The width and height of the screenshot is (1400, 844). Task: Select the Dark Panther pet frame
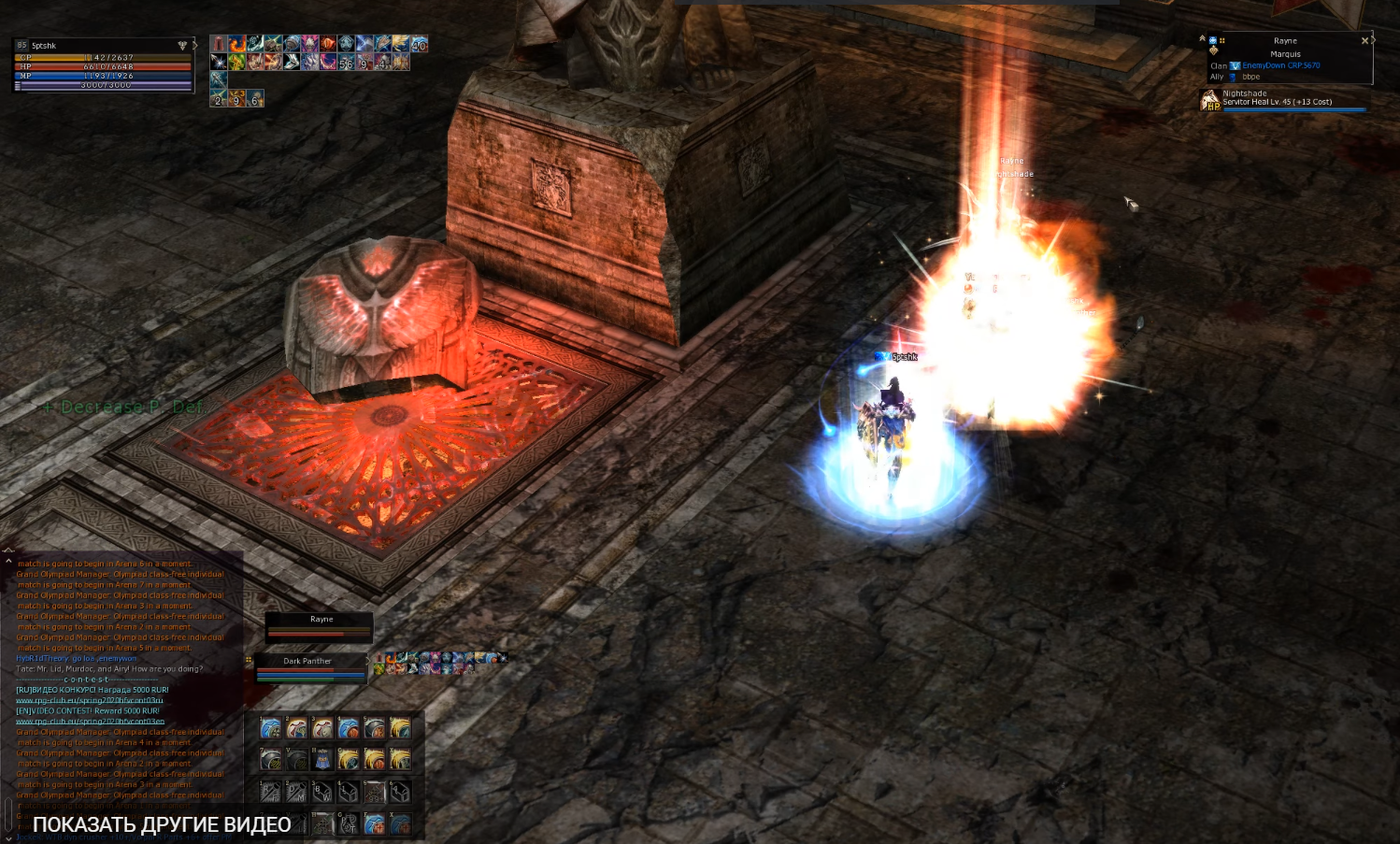click(x=307, y=667)
